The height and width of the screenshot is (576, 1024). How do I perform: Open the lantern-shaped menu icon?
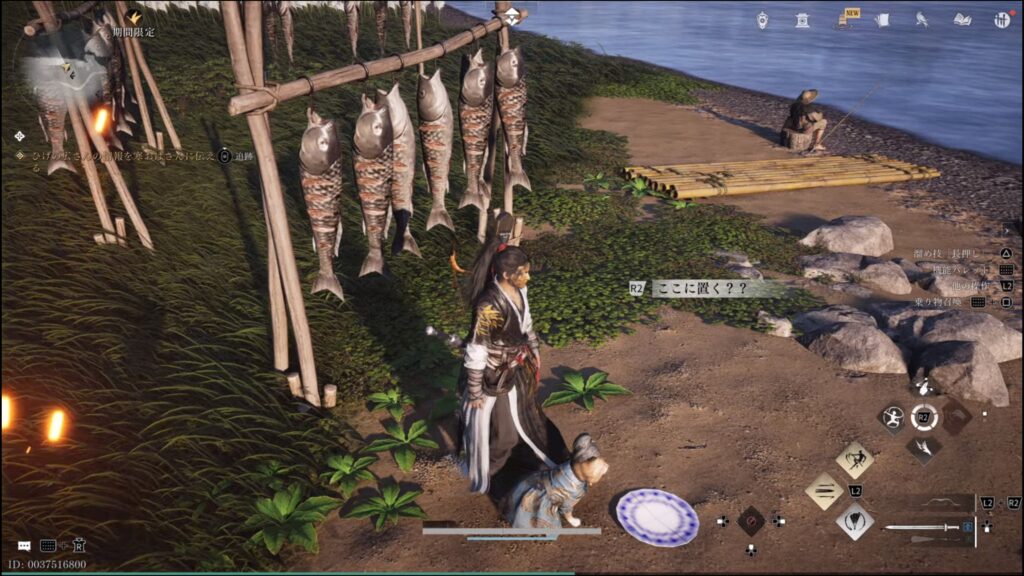click(762, 19)
